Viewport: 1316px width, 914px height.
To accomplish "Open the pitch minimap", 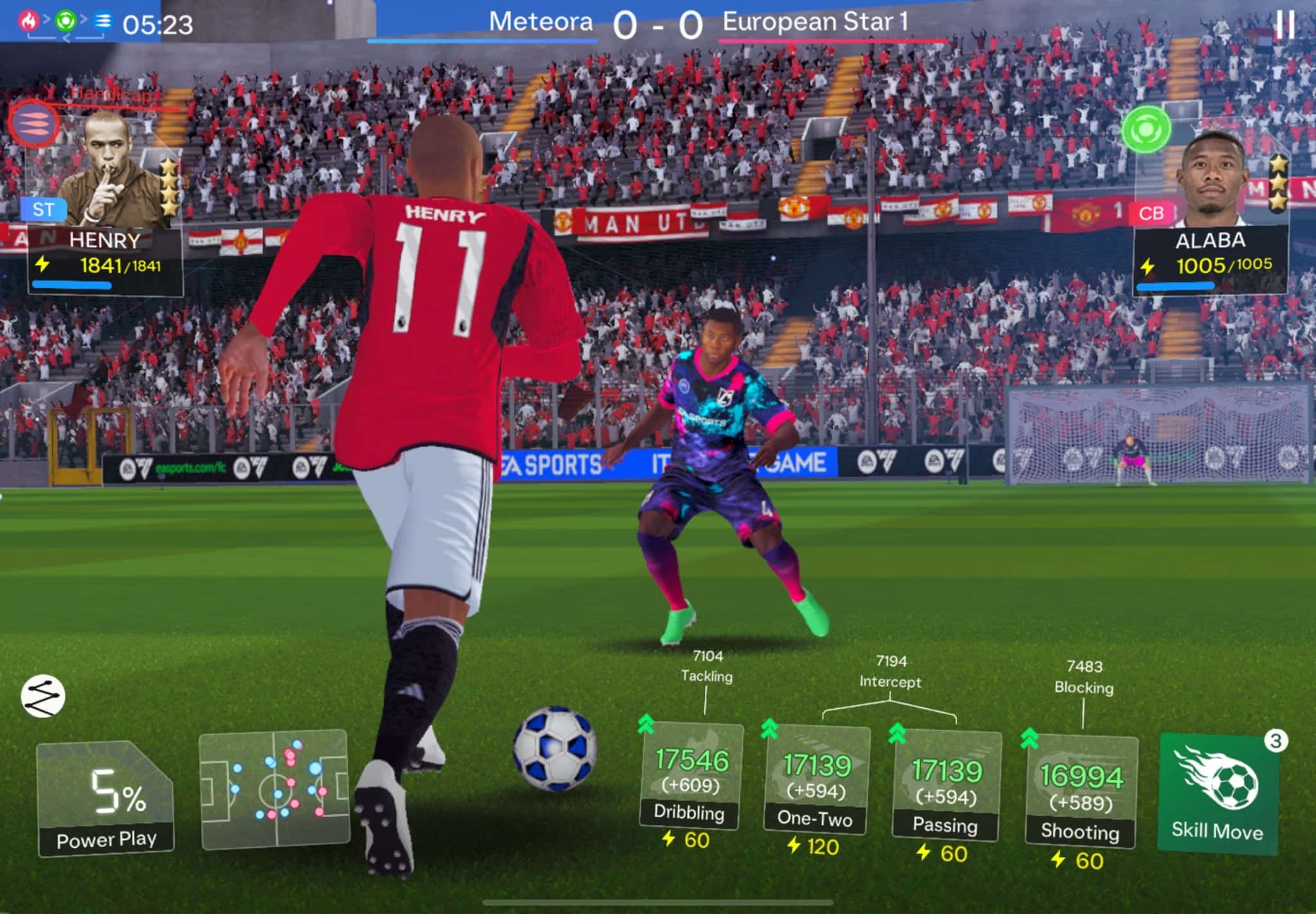I will pyautogui.click(x=274, y=789).
